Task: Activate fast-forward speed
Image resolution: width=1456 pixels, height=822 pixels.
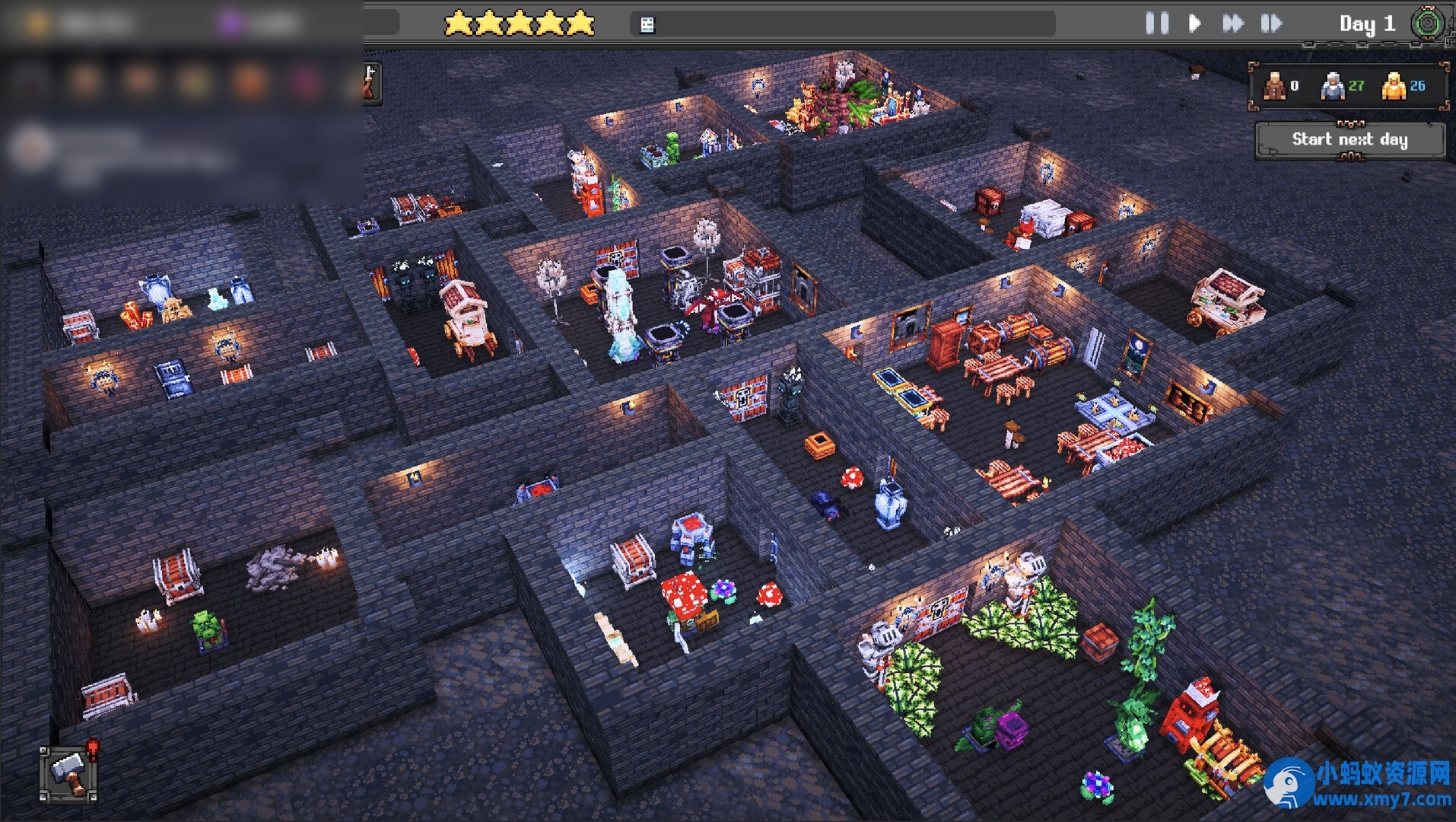Action: pyautogui.click(x=1232, y=24)
